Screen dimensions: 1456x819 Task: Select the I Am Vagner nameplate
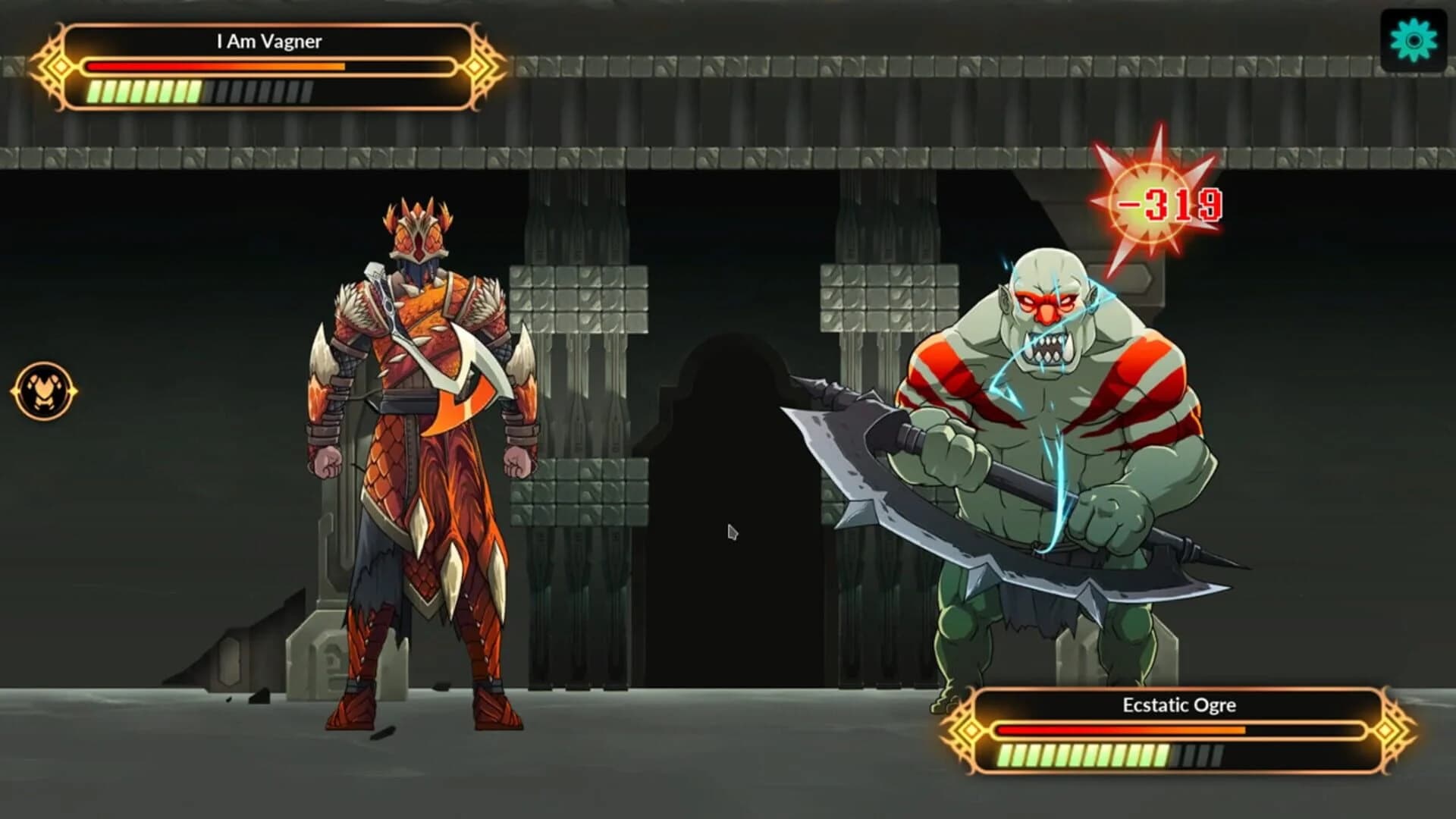pyautogui.click(x=269, y=42)
